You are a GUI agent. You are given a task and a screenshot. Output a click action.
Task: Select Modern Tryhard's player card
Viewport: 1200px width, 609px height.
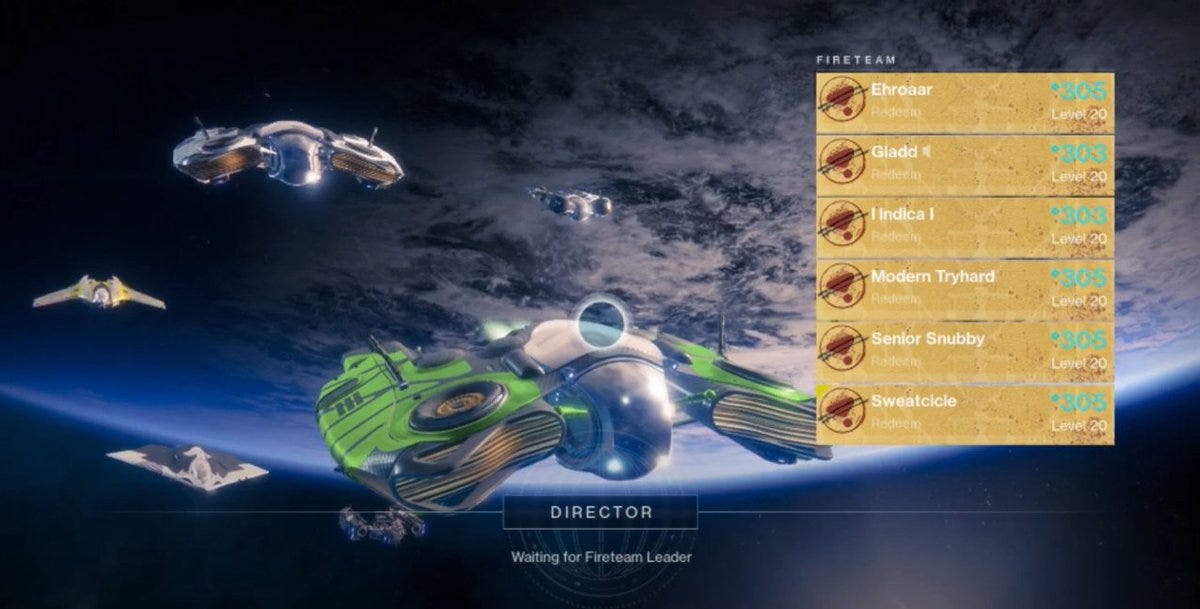pos(965,289)
